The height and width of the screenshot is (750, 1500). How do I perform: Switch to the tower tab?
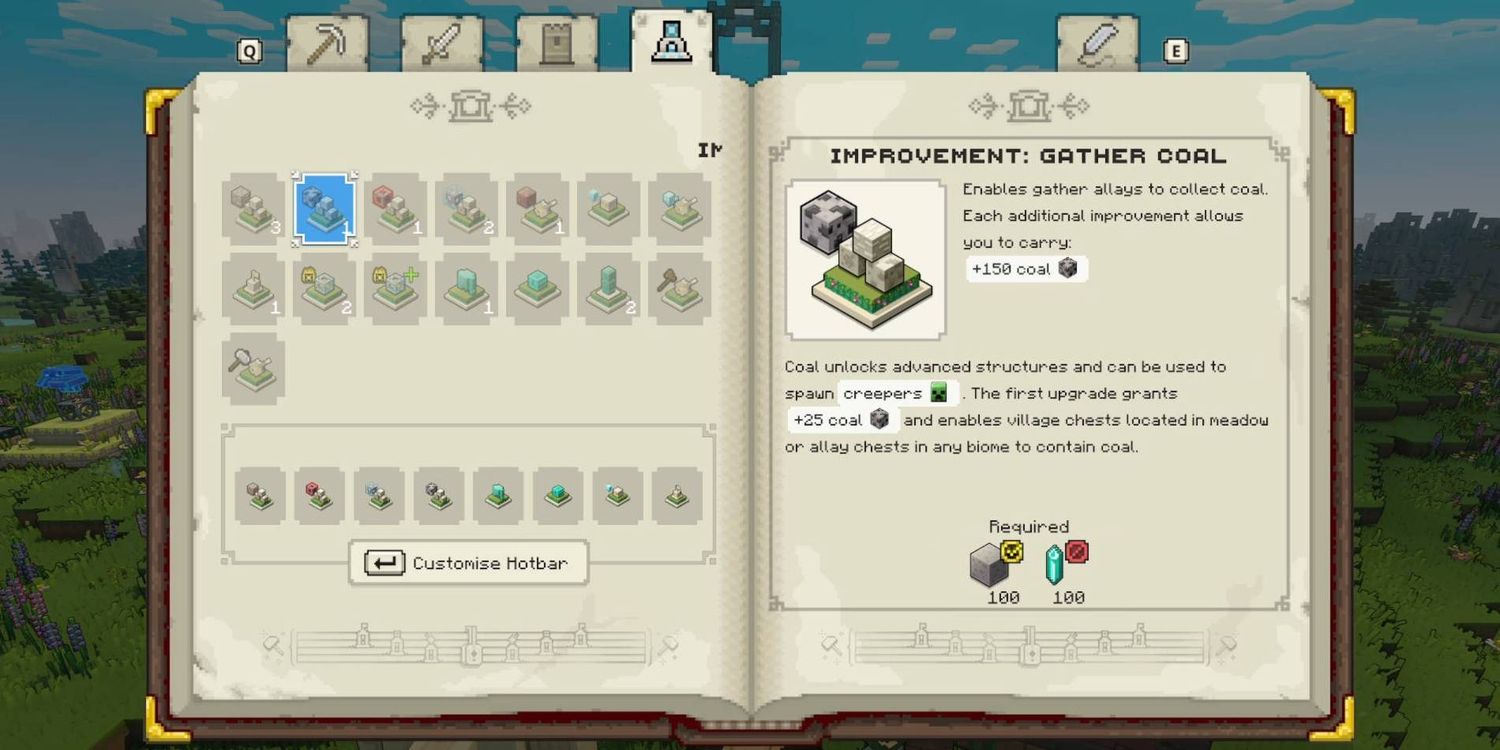(556, 46)
